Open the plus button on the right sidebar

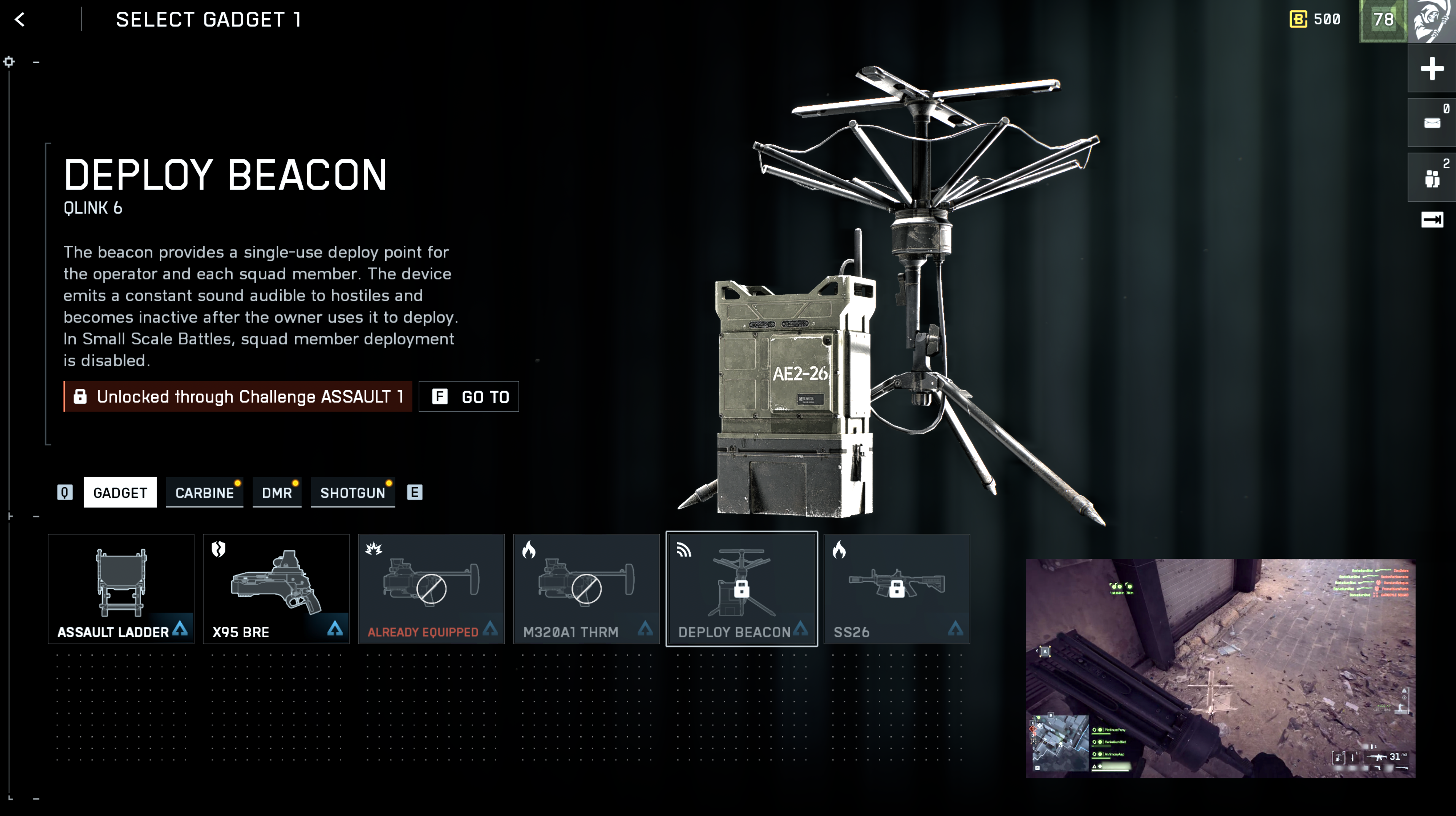click(x=1432, y=69)
